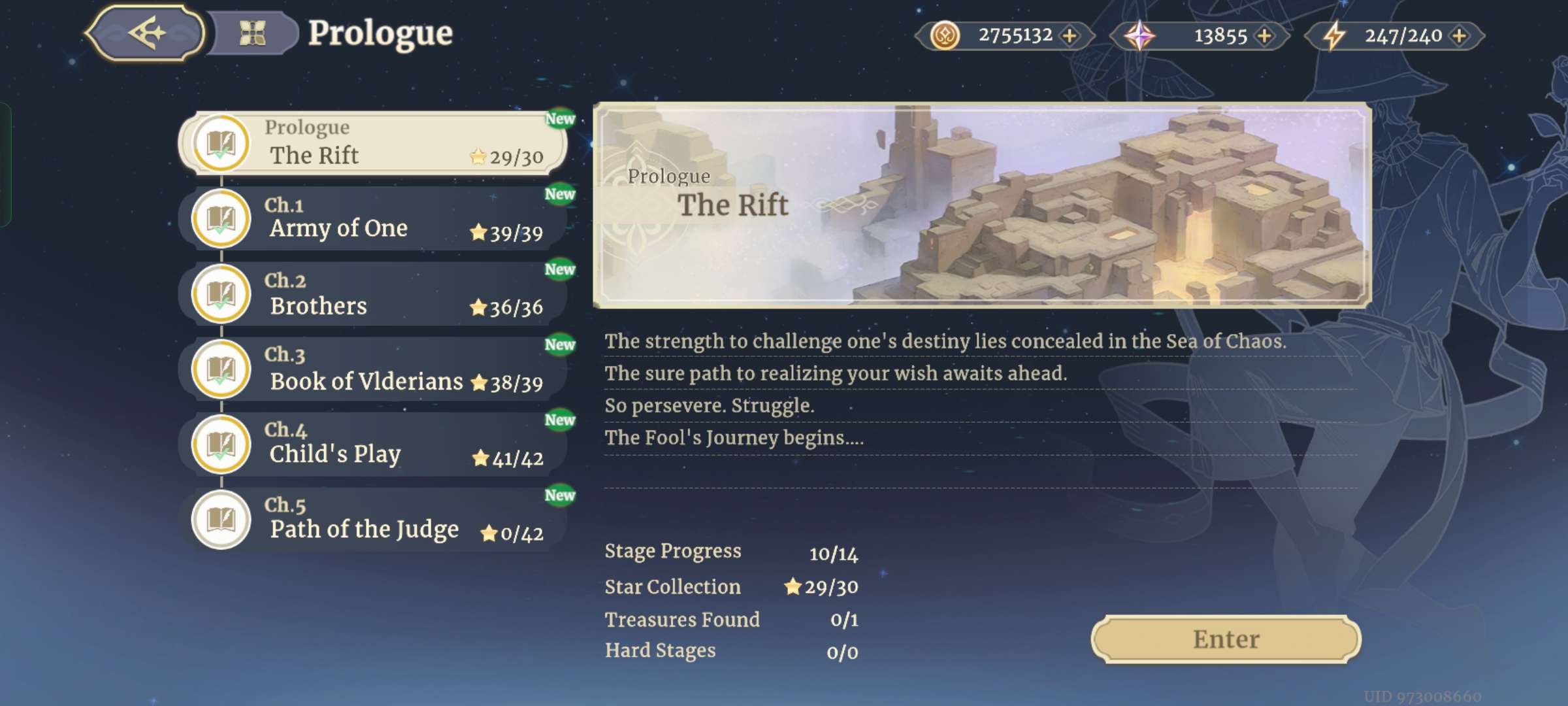The height and width of the screenshot is (706, 1568).
Task: Choose Ch.1 Army of One
Action: pyautogui.click(x=372, y=218)
